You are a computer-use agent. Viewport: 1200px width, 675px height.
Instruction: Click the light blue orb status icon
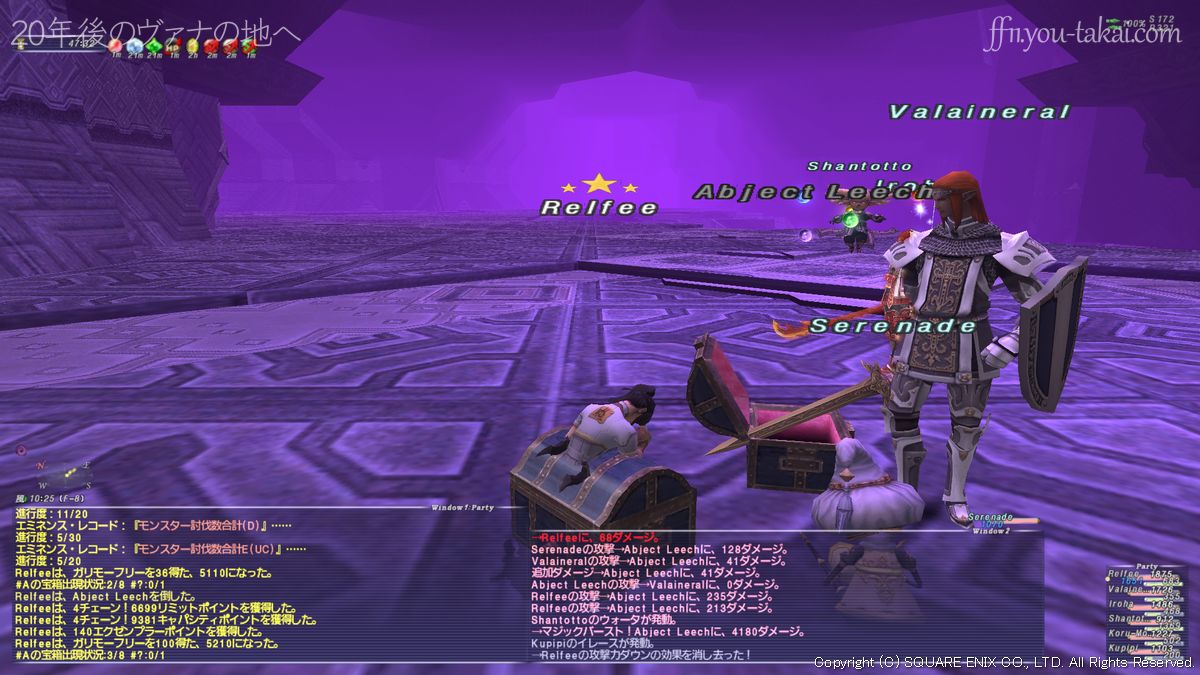click(135, 45)
